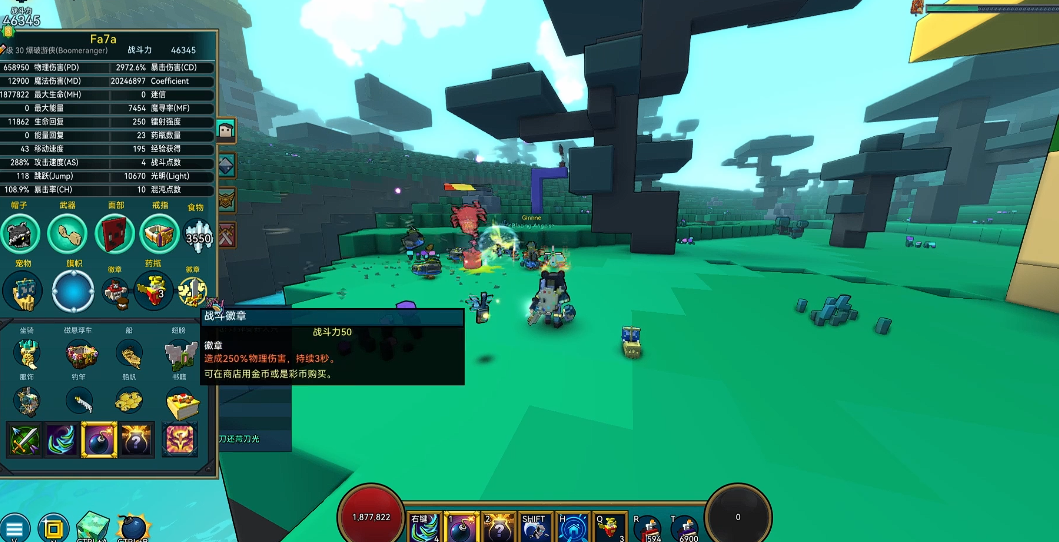Image resolution: width=1059 pixels, height=542 pixels.
Task: Select the hat (帽子) equipment slot
Action: coord(21,234)
